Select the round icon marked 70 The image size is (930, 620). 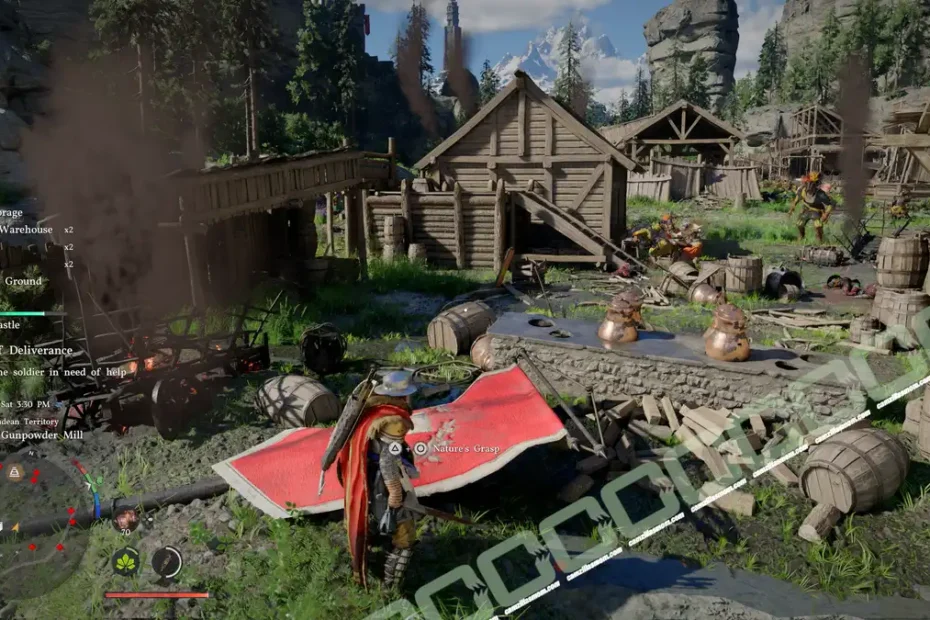(125, 518)
